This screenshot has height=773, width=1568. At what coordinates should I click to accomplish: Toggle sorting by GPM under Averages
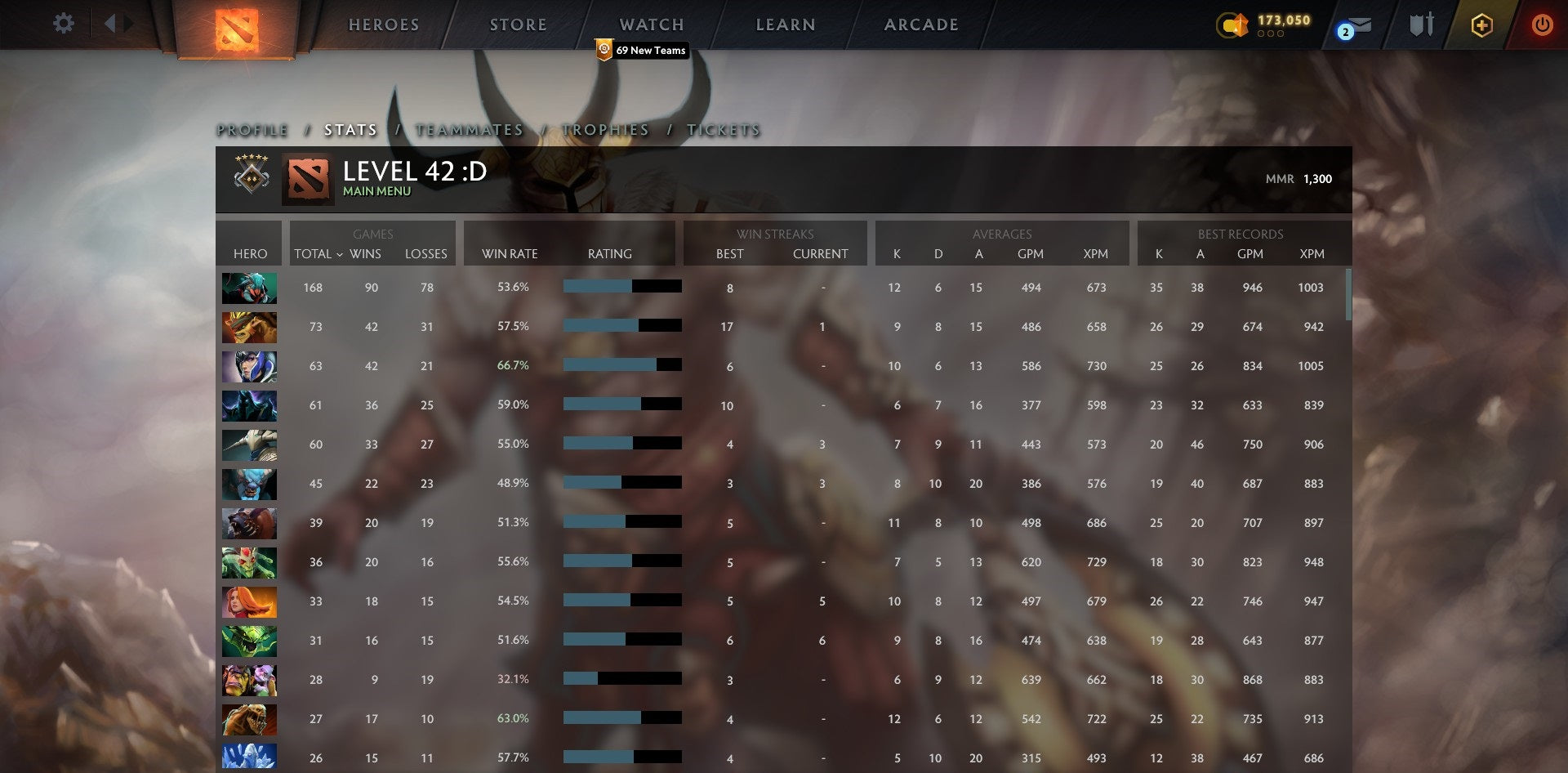(x=1031, y=254)
